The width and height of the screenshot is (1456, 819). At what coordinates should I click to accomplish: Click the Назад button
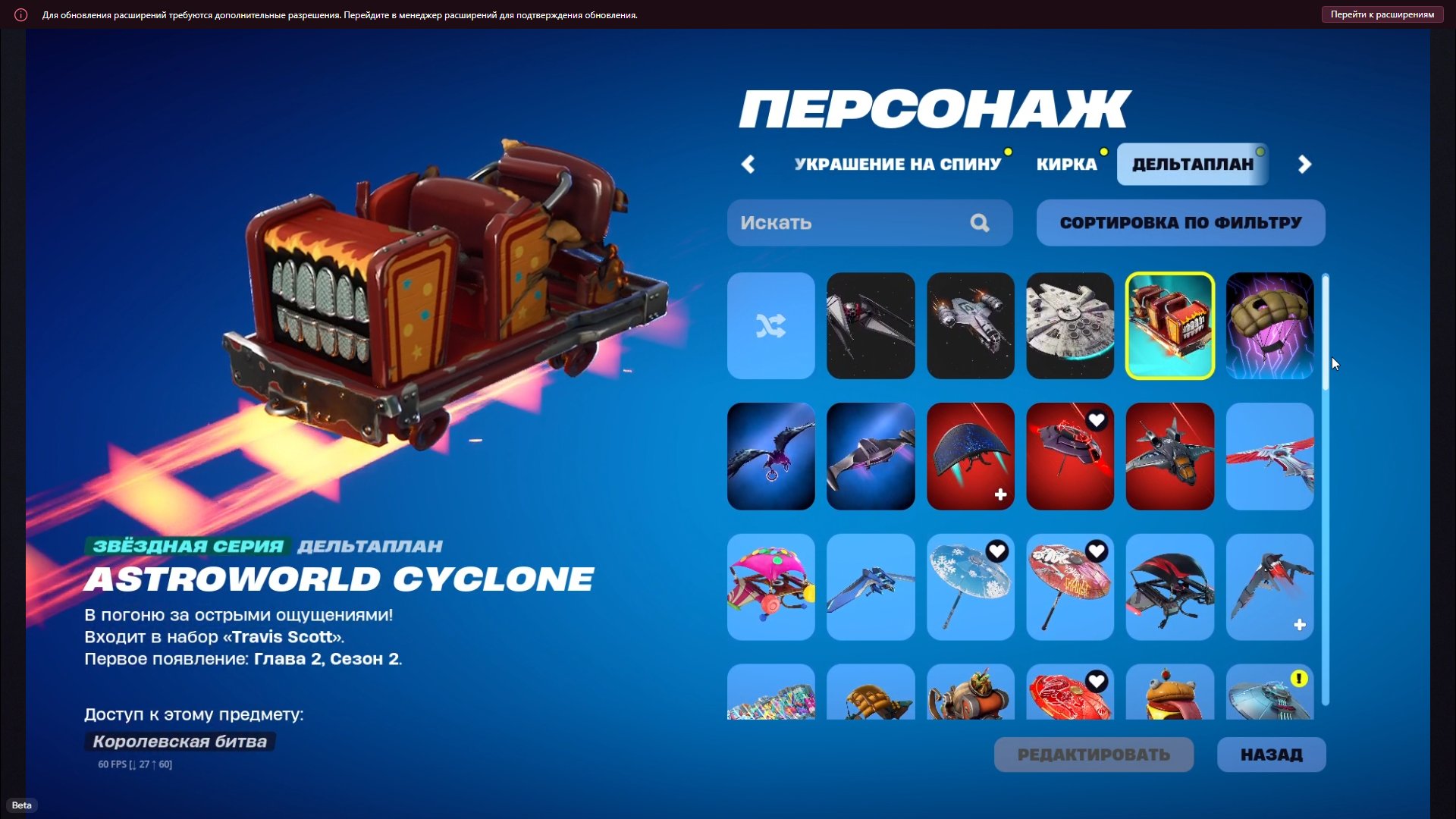1272,755
